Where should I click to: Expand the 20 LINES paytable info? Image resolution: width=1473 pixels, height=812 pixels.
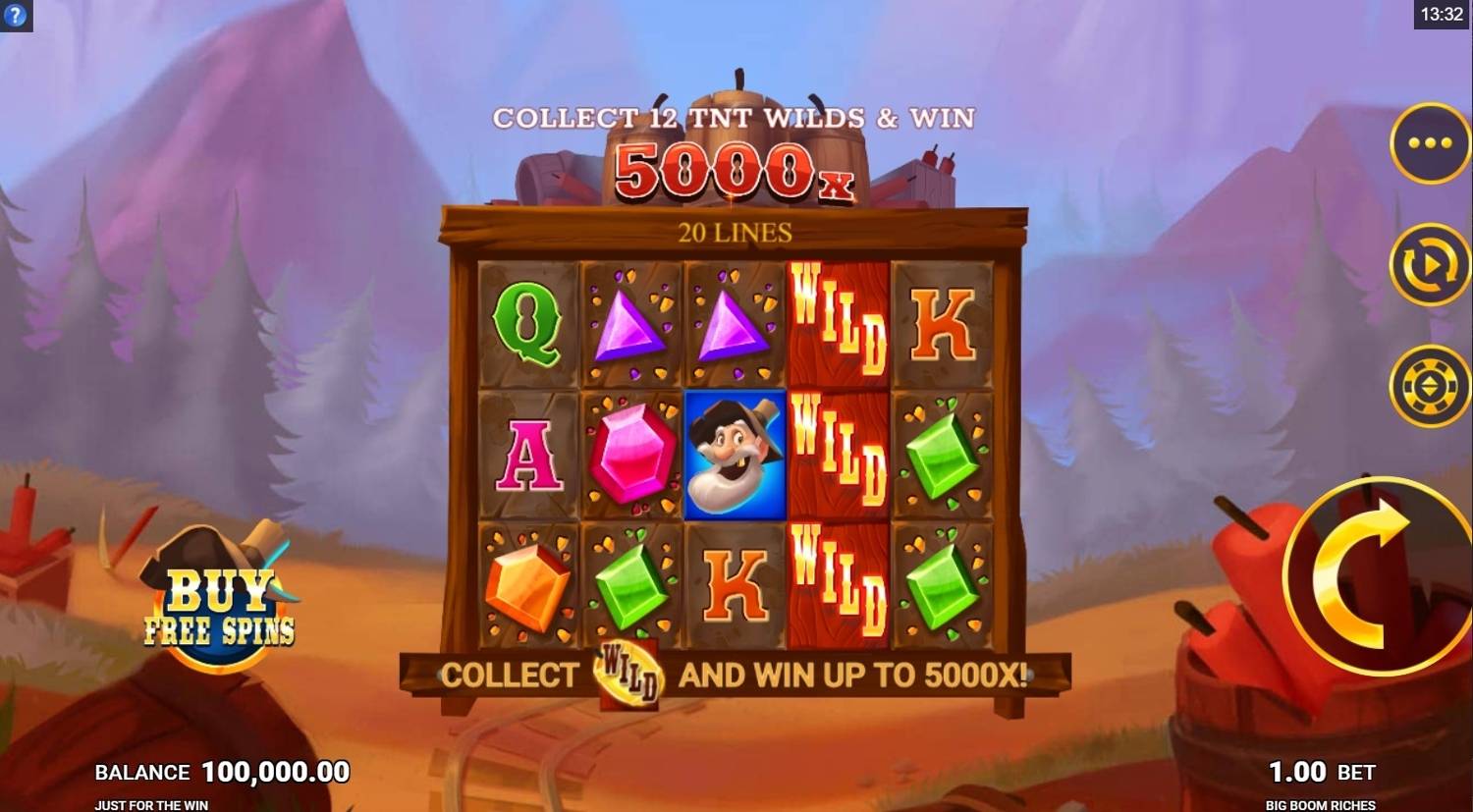click(735, 232)
